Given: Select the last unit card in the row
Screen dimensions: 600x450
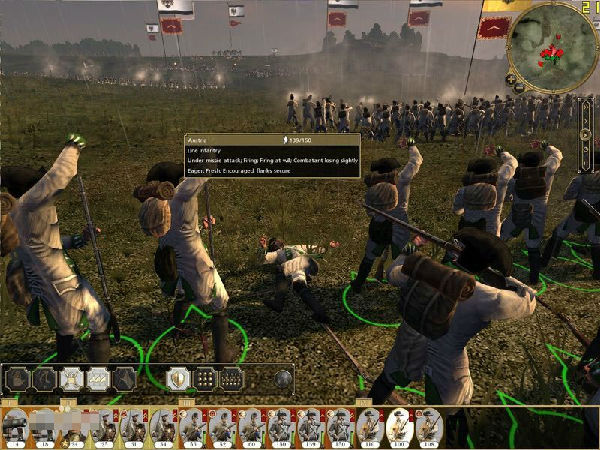Looking at the screenshot, I should (x=429, y=427).
